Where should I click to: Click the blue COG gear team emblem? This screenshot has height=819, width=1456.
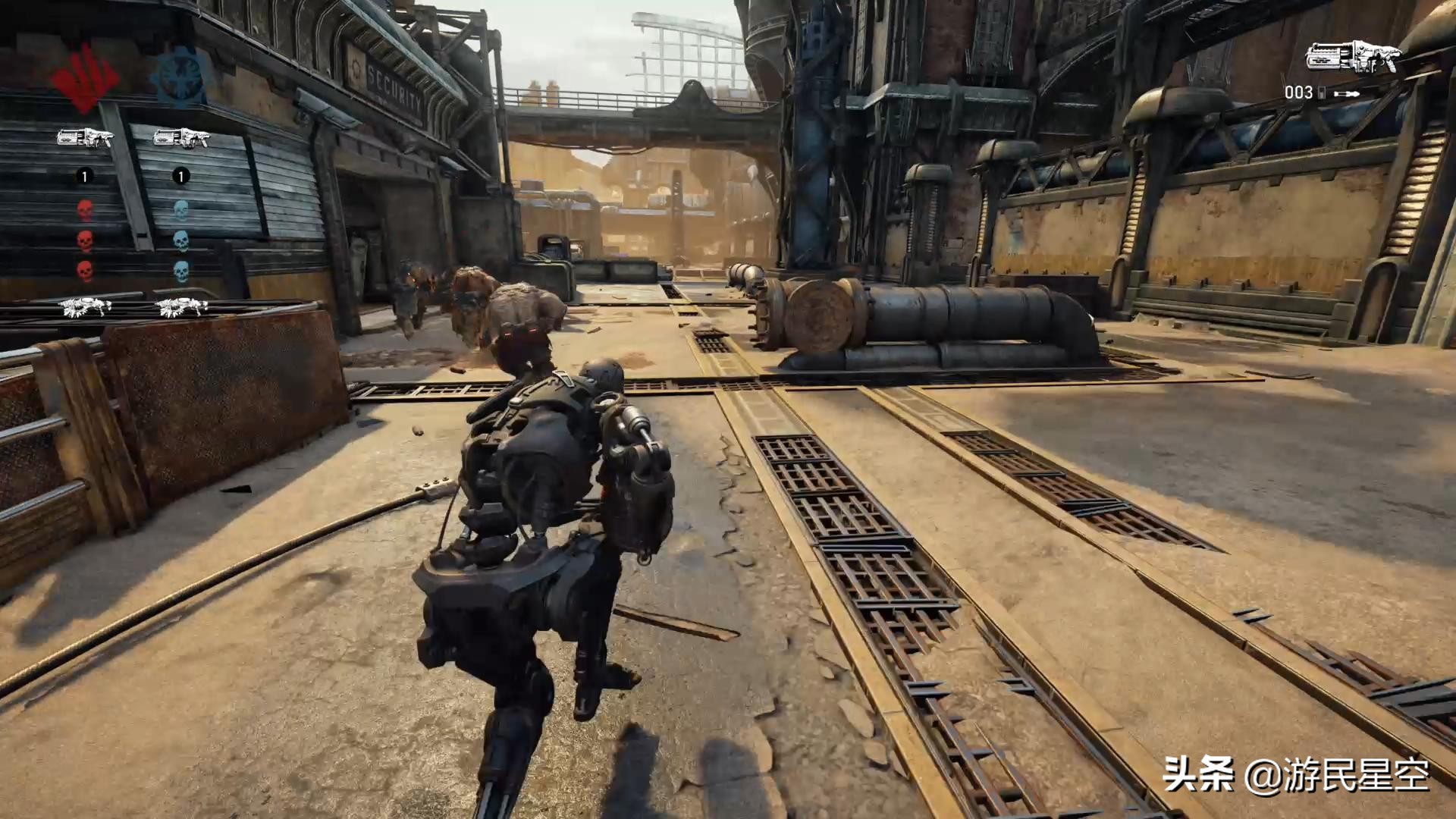click(x=180, y=77)
